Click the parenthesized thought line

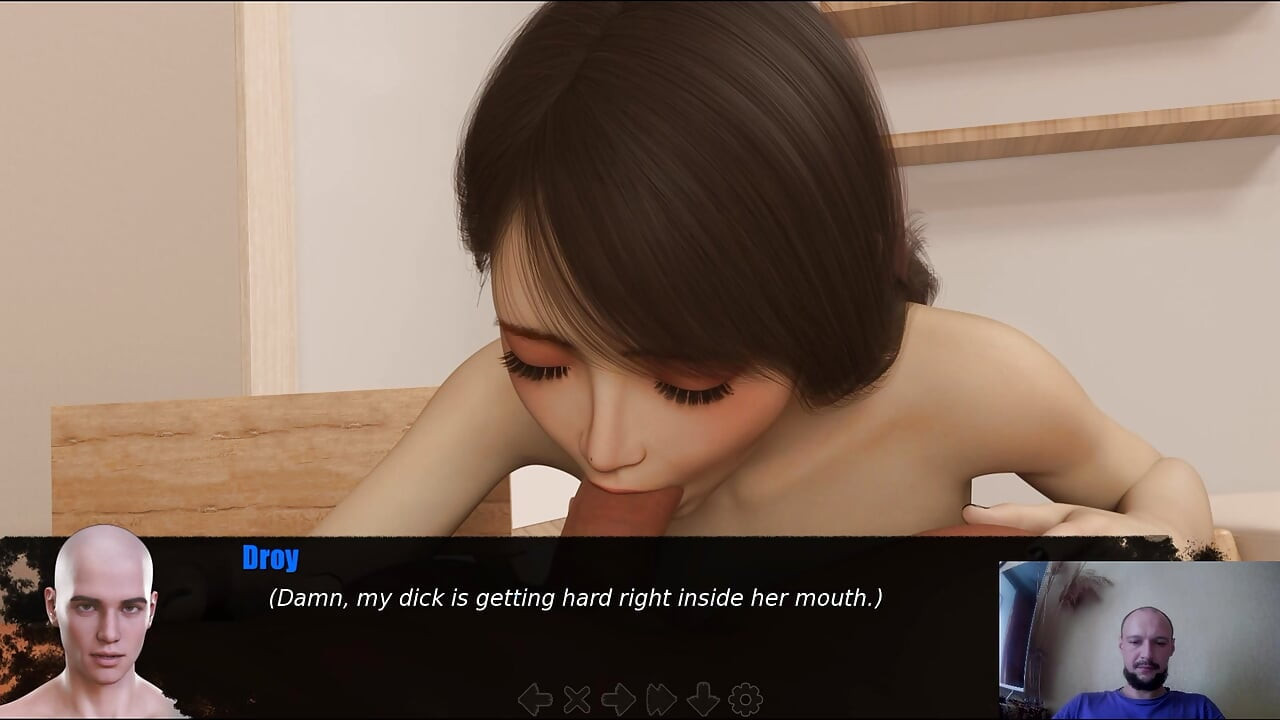tap(575, 597)
